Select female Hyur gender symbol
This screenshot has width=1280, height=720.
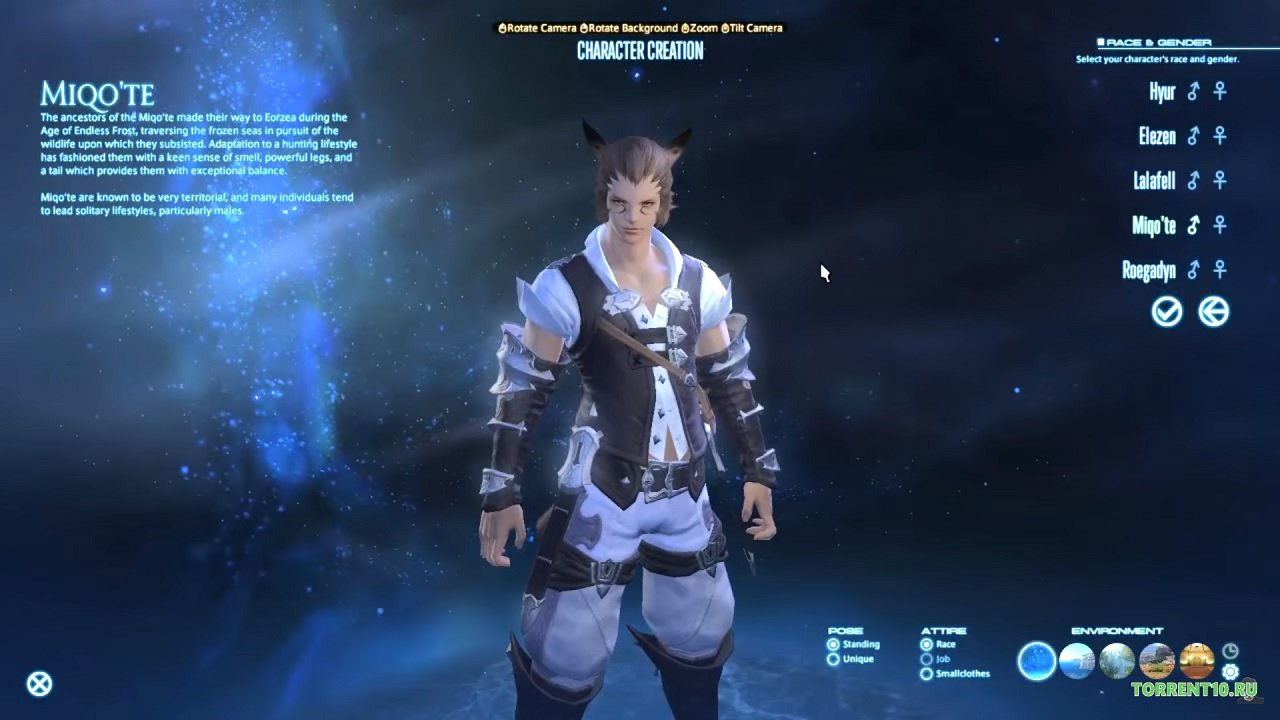click(x=1220, y=92)
